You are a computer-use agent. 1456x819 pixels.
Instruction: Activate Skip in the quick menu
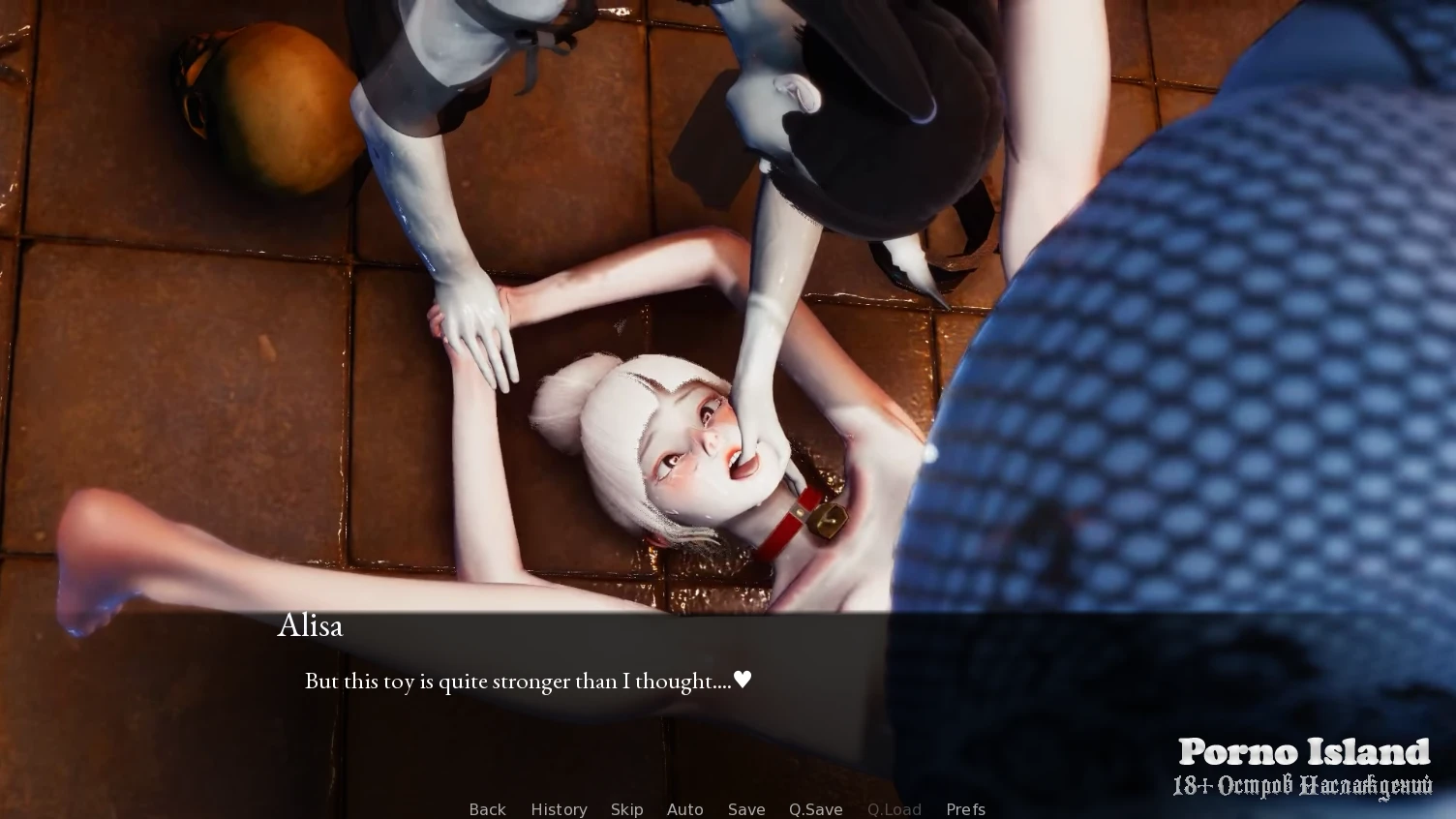tap(626, 809)
